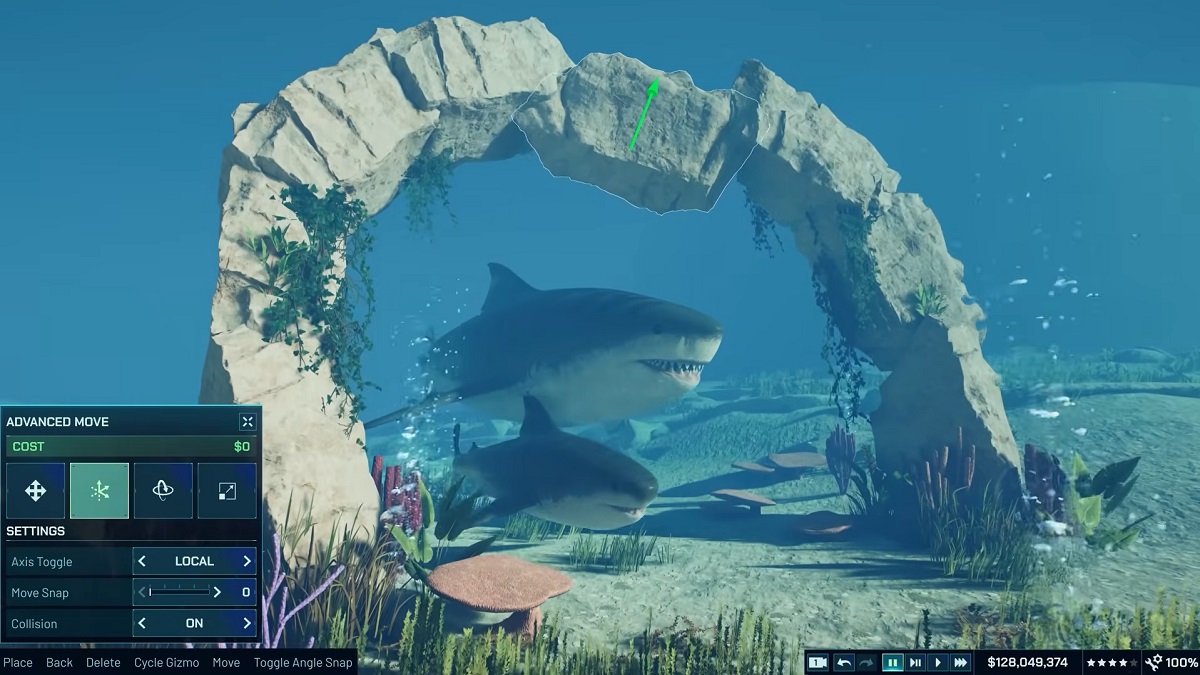
Task: Click the redo arrow button
Action: (x=868, y=662)
